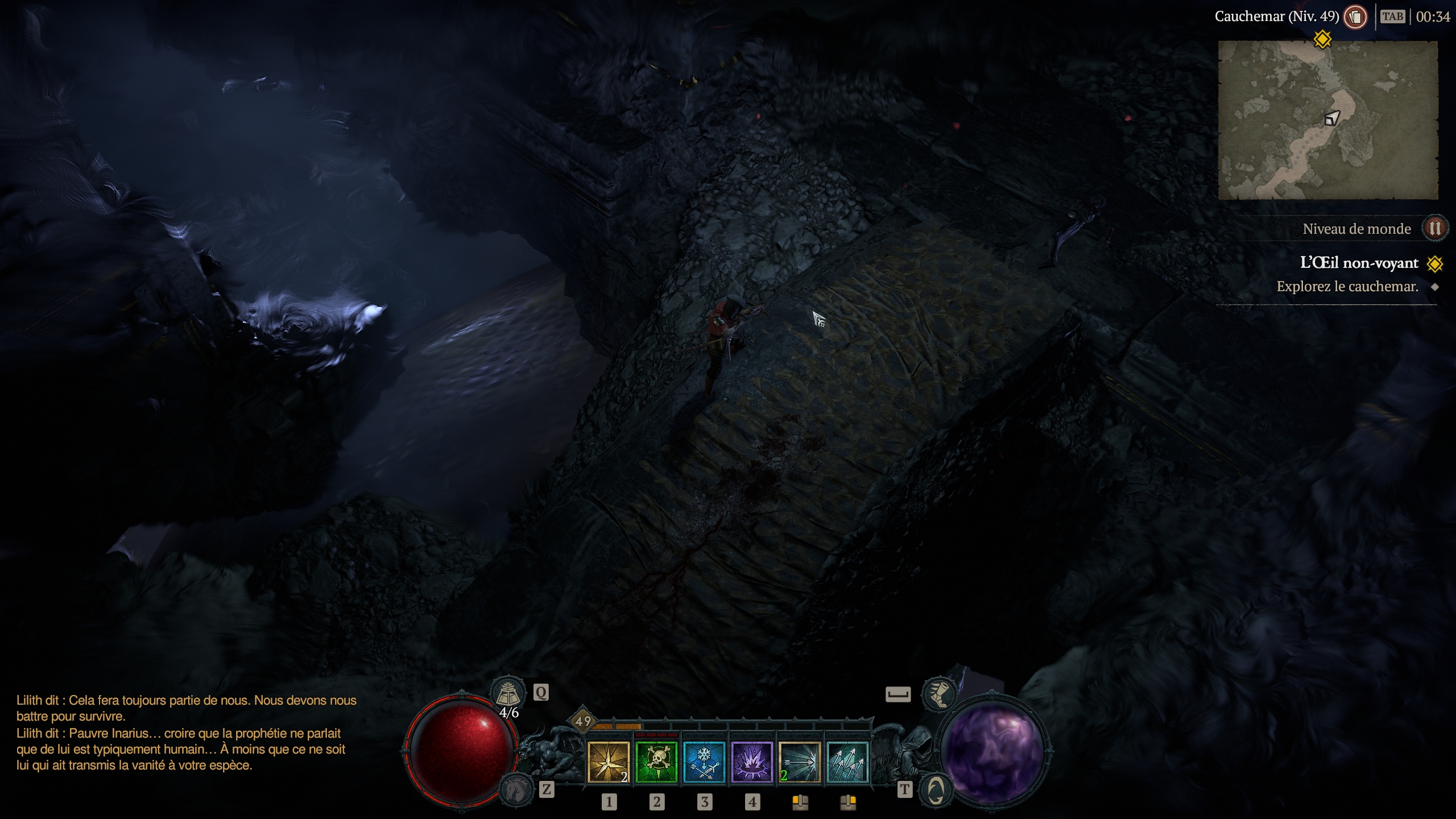Click the golden quest marker above minimap
This screenshot has width=1456, height=819.
(1323, 39)
